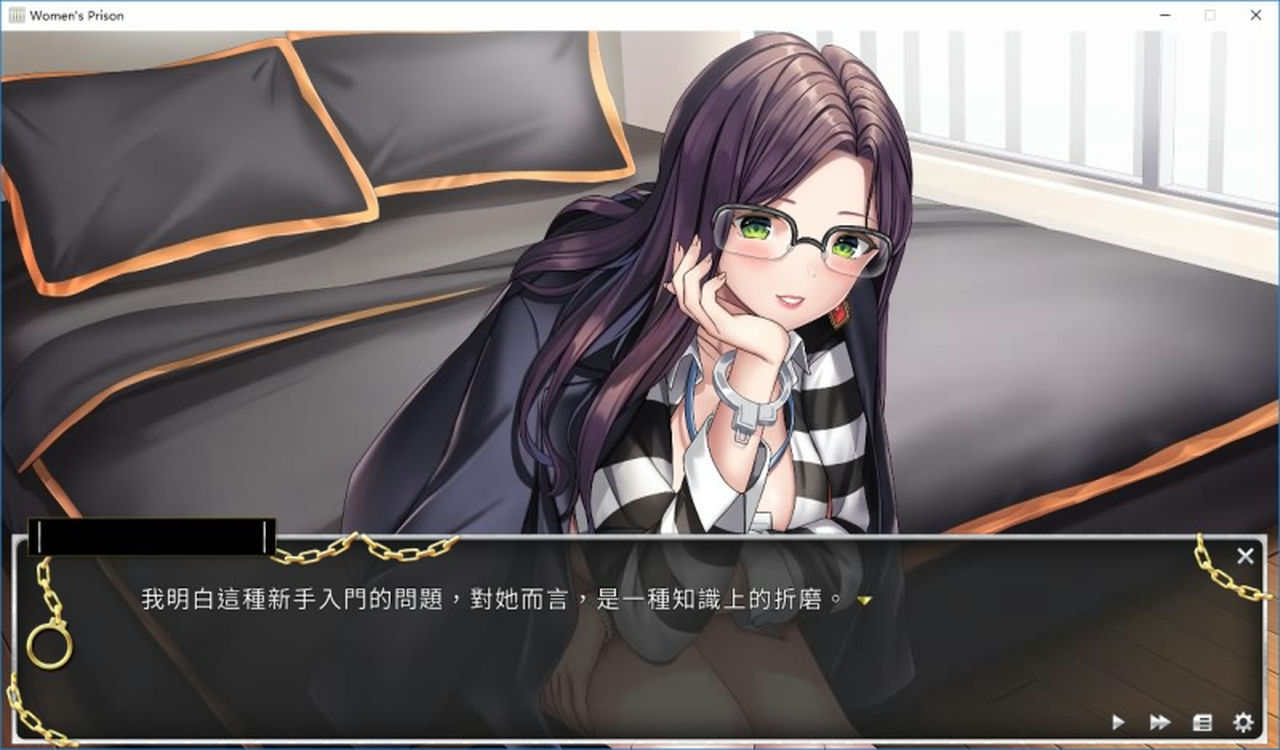This screenshot has height=750, width=1280.
Task: Maximize the game window
Action: [1209, 15]
